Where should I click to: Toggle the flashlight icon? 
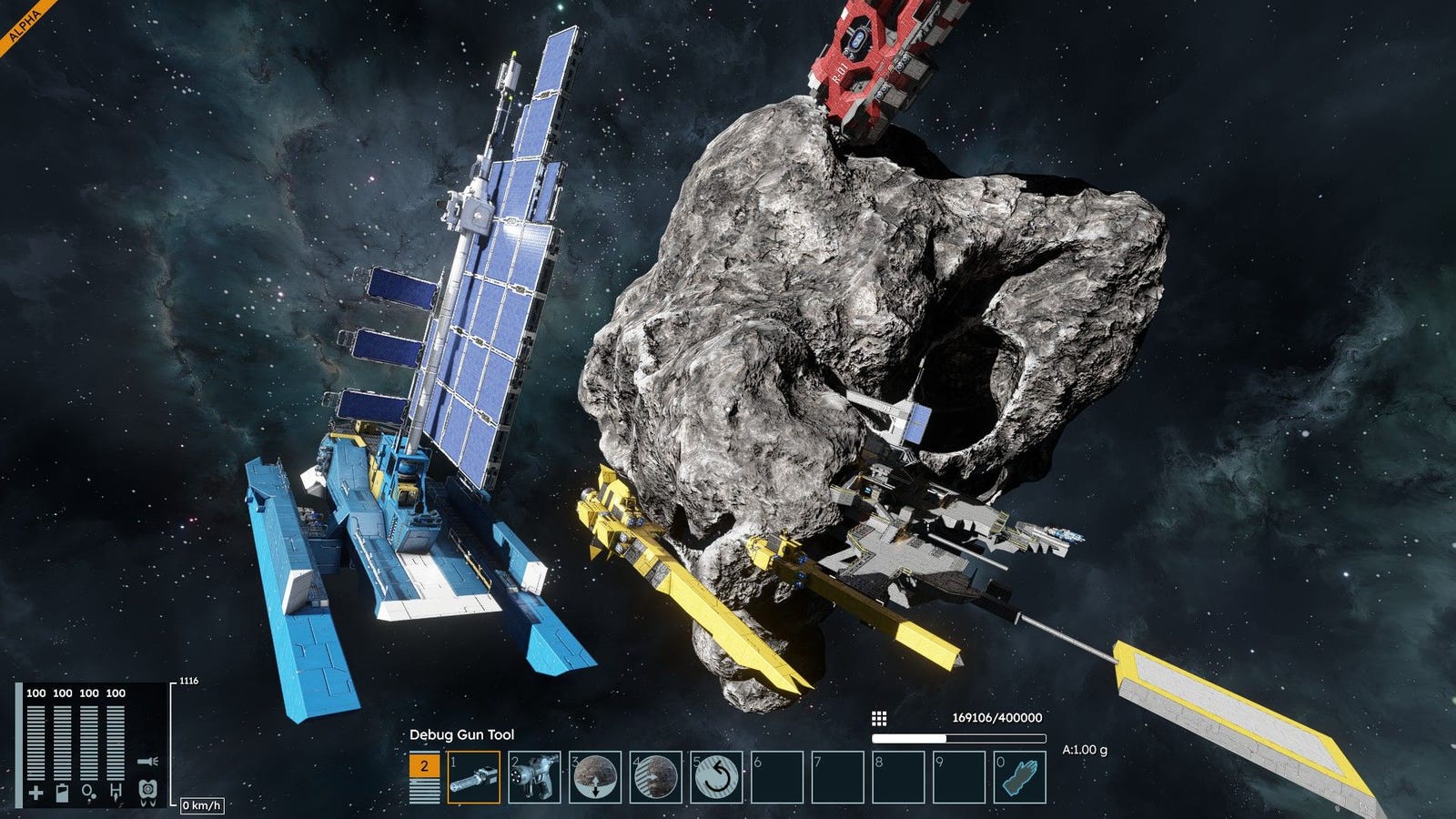[148, 761]
